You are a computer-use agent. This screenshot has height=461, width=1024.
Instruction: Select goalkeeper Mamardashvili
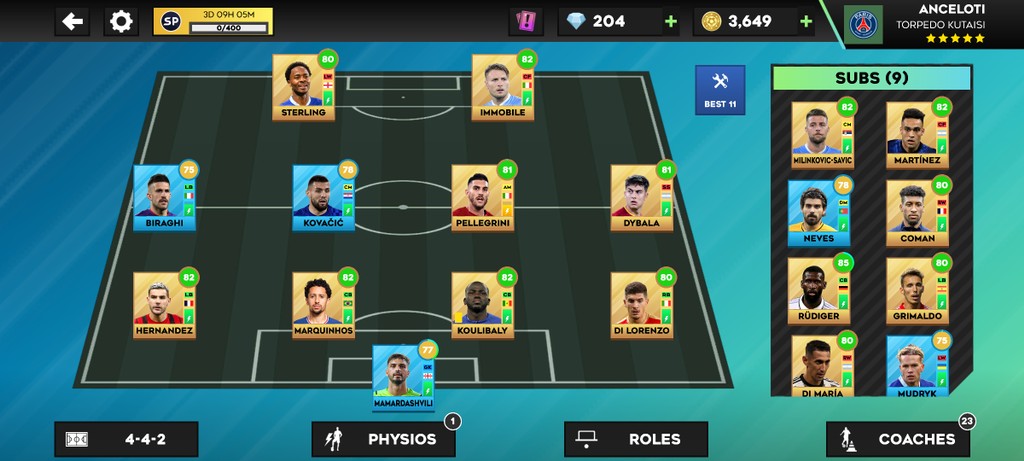point(403,377)
